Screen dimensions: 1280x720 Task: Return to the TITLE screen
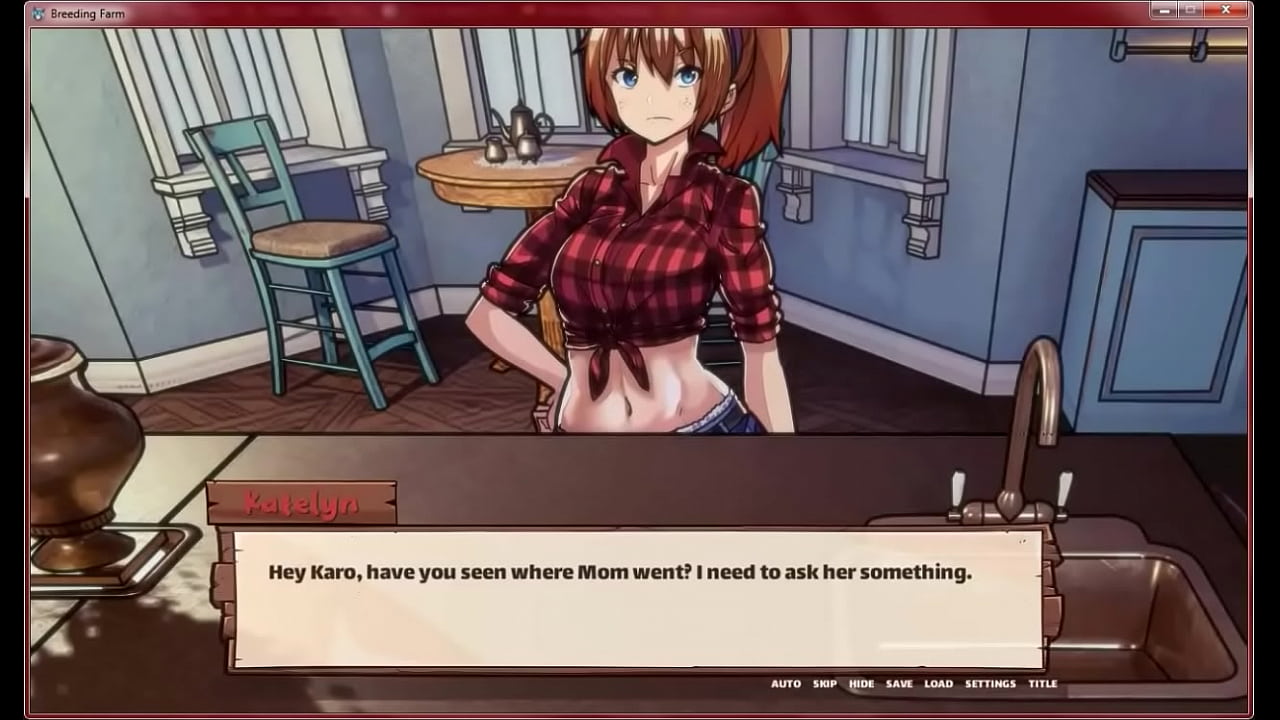[1043, 684]
